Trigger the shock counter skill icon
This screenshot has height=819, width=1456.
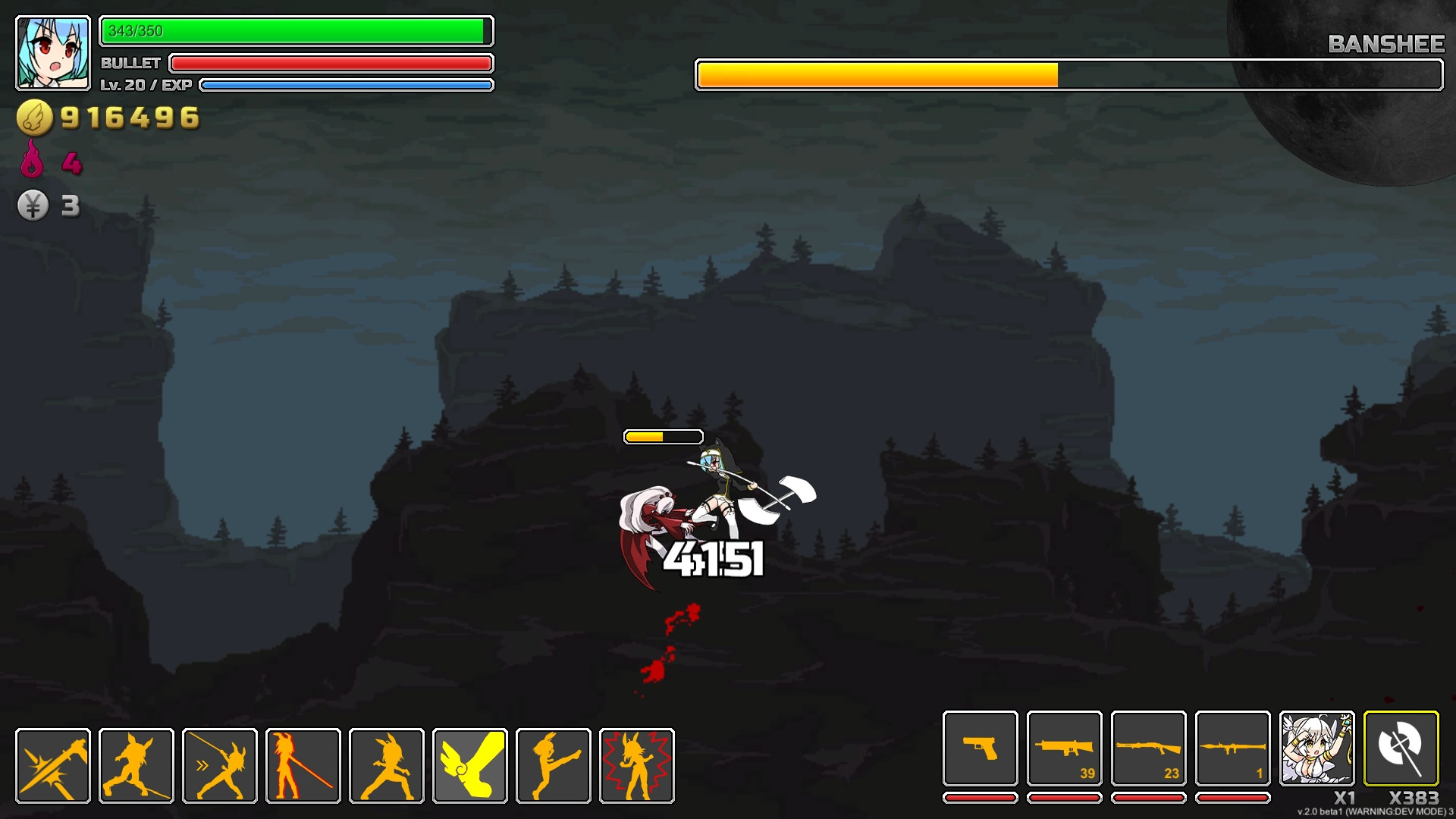click(635, 764)
